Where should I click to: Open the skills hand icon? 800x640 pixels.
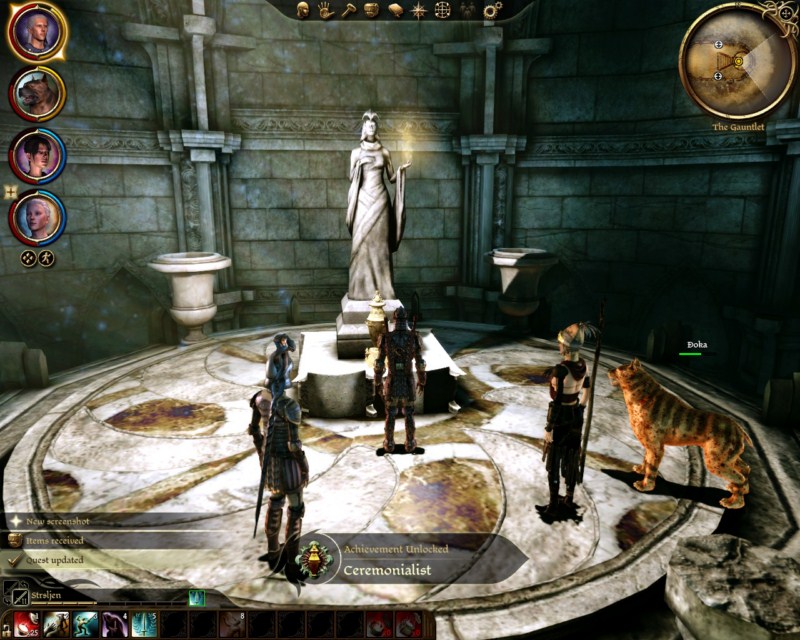pyautogui.click(x=325, y=10)
